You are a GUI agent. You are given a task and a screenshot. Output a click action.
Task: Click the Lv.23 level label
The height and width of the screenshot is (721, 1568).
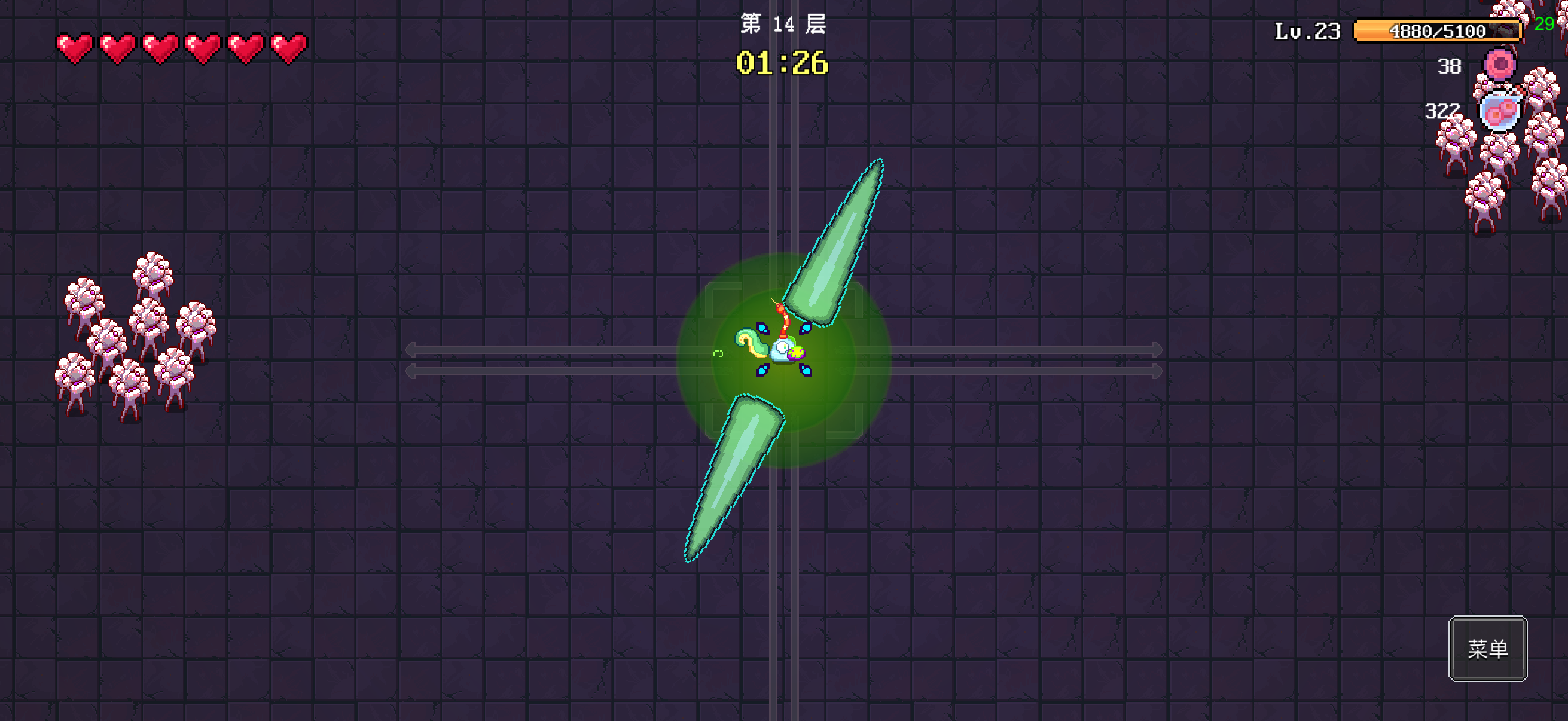click(1307, 30)
